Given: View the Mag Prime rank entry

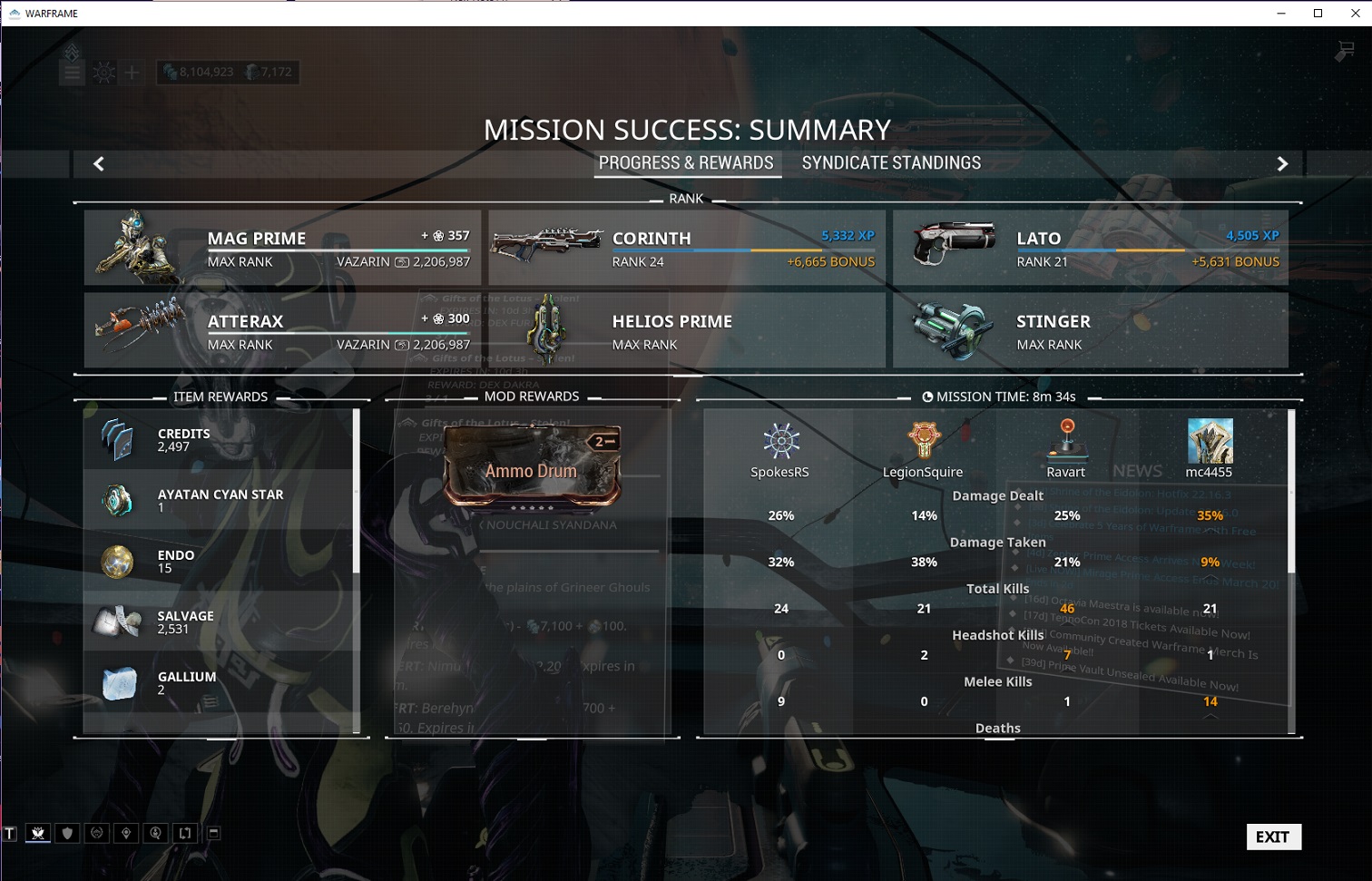Looking at the screenshot, I should 282,248.
